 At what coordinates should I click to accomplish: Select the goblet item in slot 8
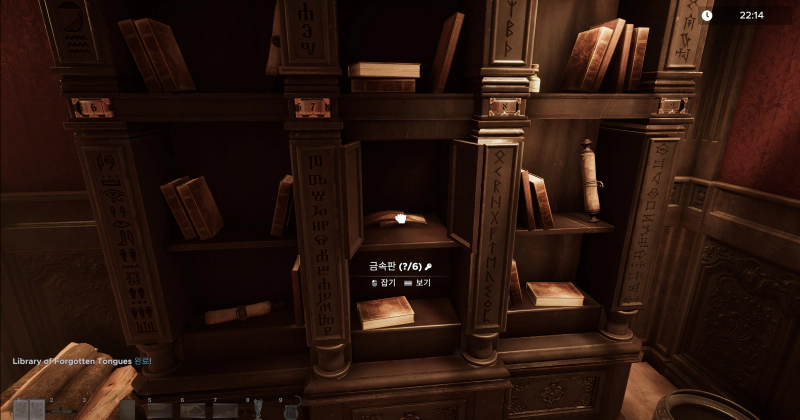[x=259, y=409]
